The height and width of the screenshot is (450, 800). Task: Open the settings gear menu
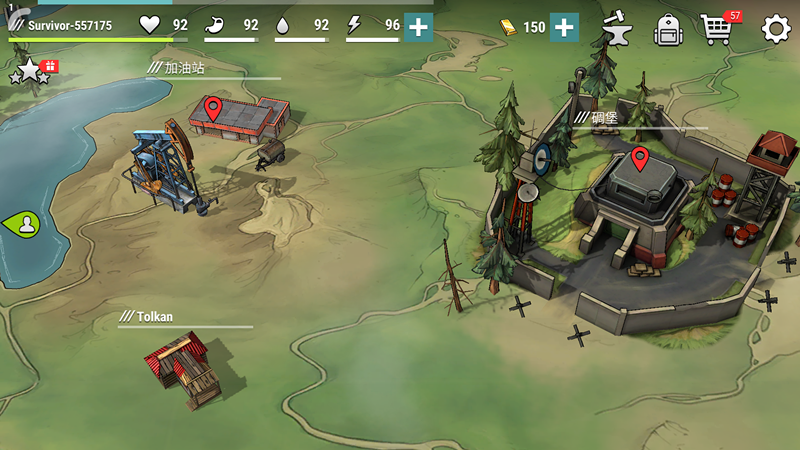pyautogui.click(x=776, y=28)
